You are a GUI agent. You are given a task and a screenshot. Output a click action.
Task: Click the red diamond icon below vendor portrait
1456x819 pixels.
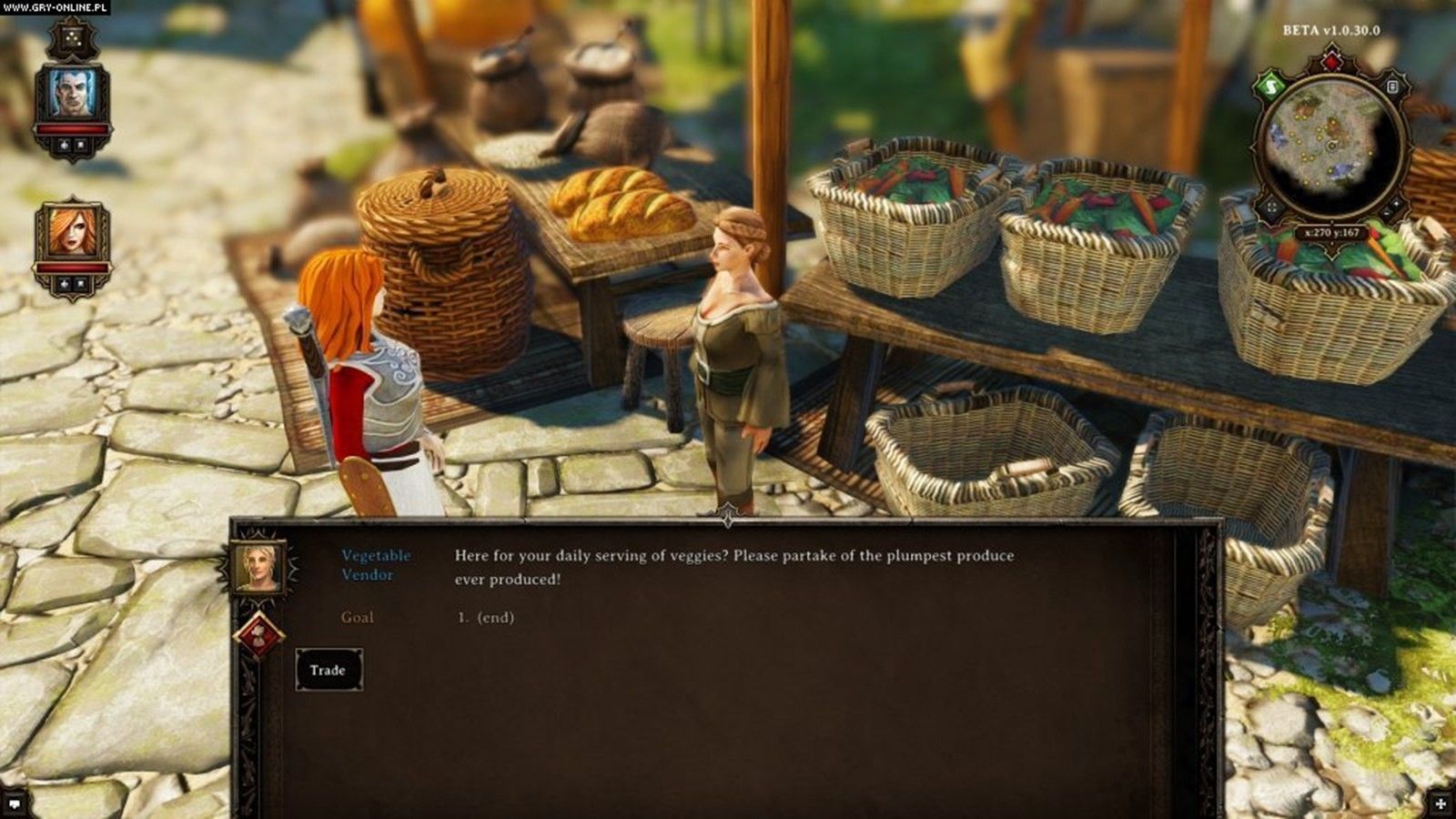click(x=259, y=634)
